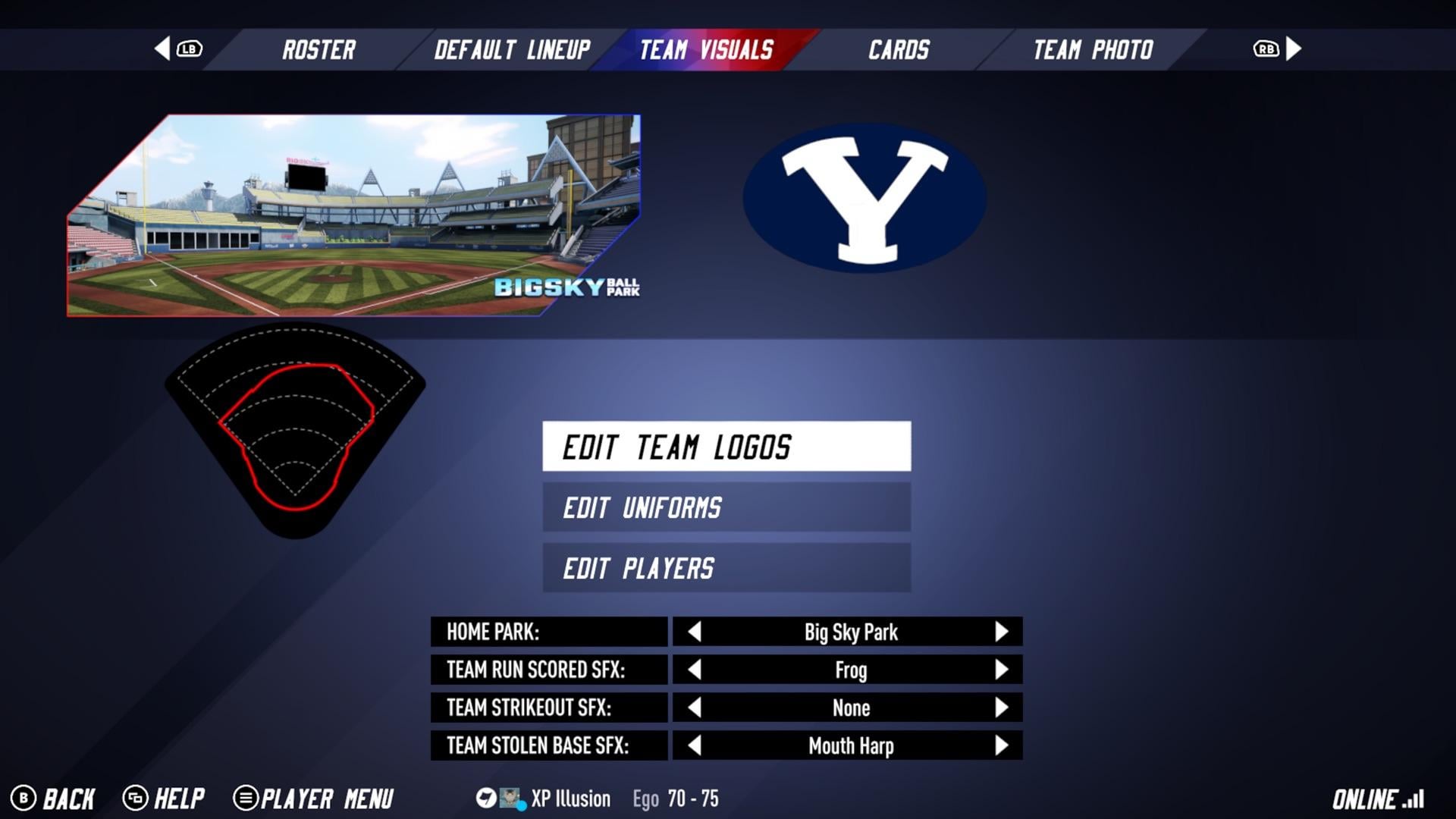Cycle Home Park to previous stadium
The image size is (1456, 819).
pyautogui.click(x=694, y=632)
